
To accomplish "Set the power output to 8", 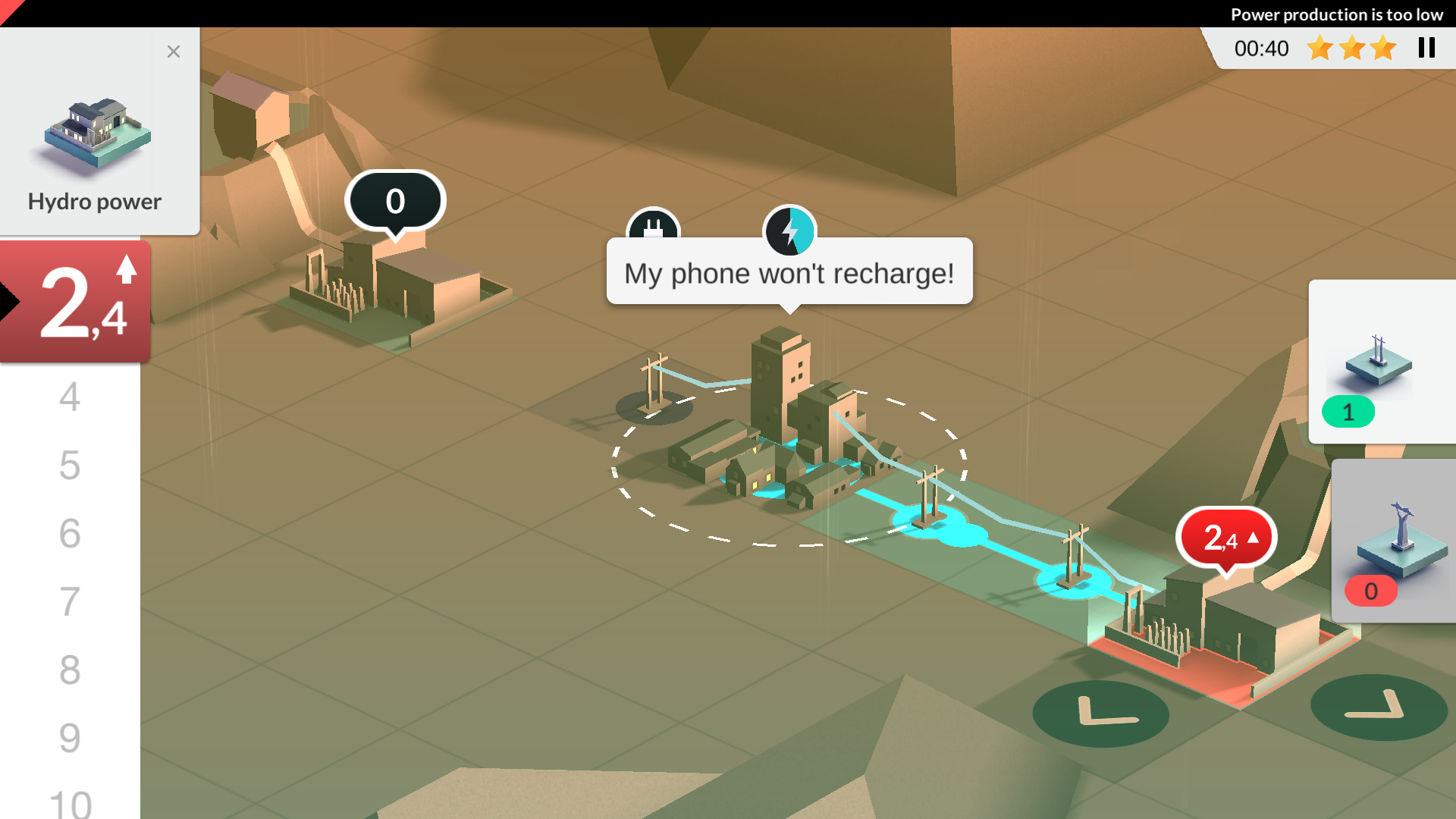I will coord(70,670).
